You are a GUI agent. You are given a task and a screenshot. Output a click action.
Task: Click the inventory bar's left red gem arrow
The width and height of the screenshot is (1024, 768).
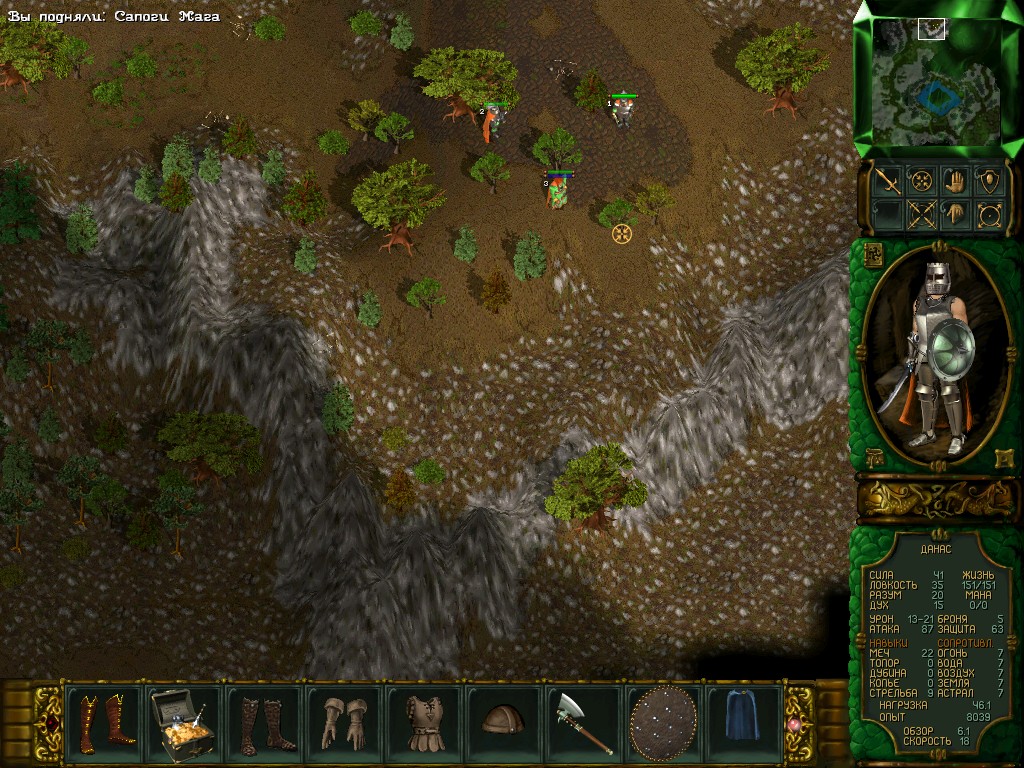47,723
